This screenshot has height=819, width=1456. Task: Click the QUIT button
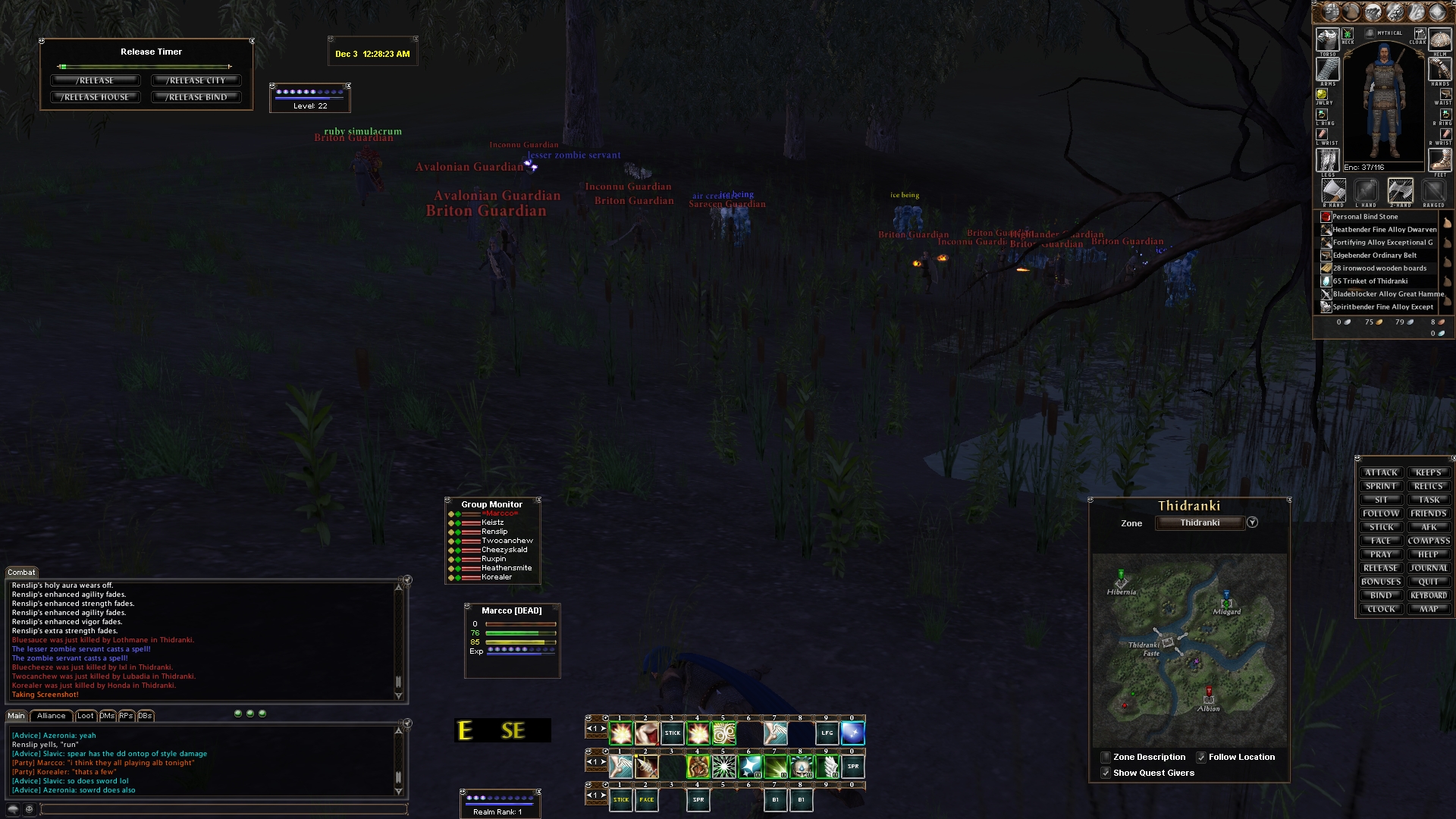(1429, 582)
